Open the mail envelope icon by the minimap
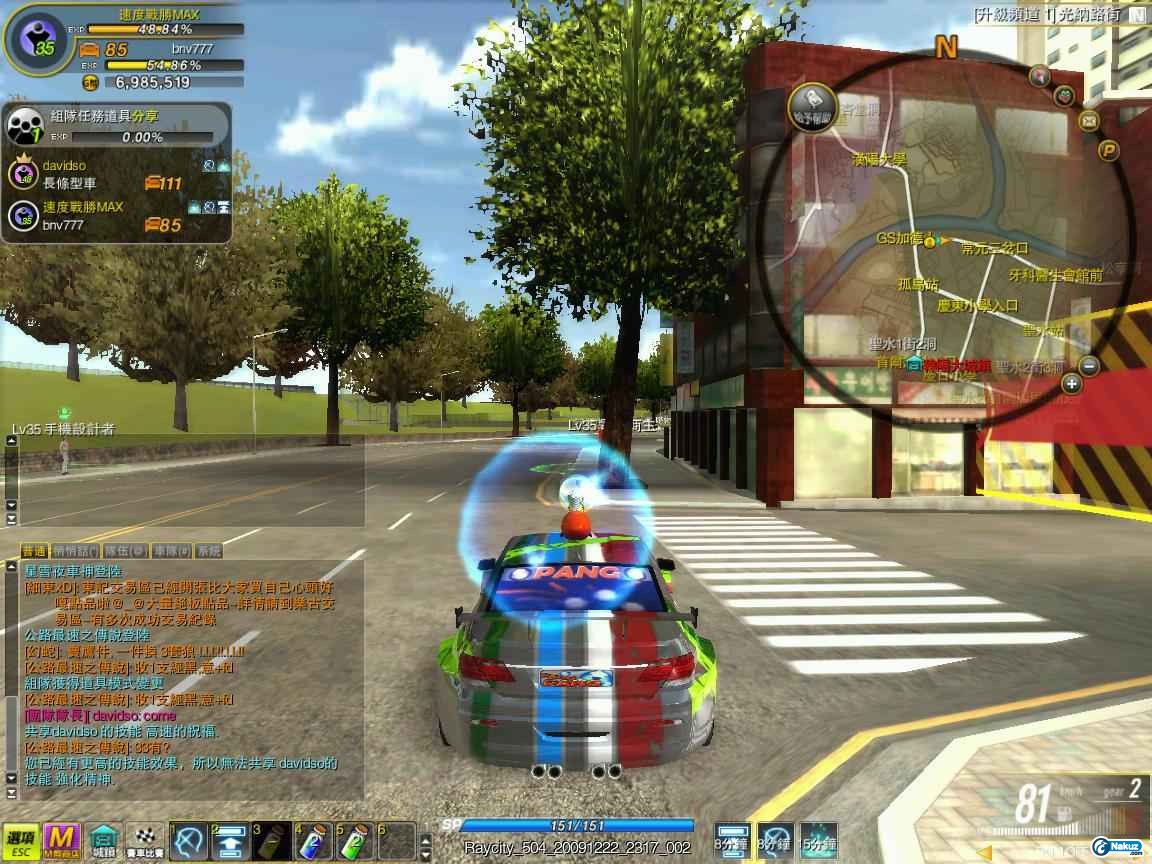 point(1089,121)
